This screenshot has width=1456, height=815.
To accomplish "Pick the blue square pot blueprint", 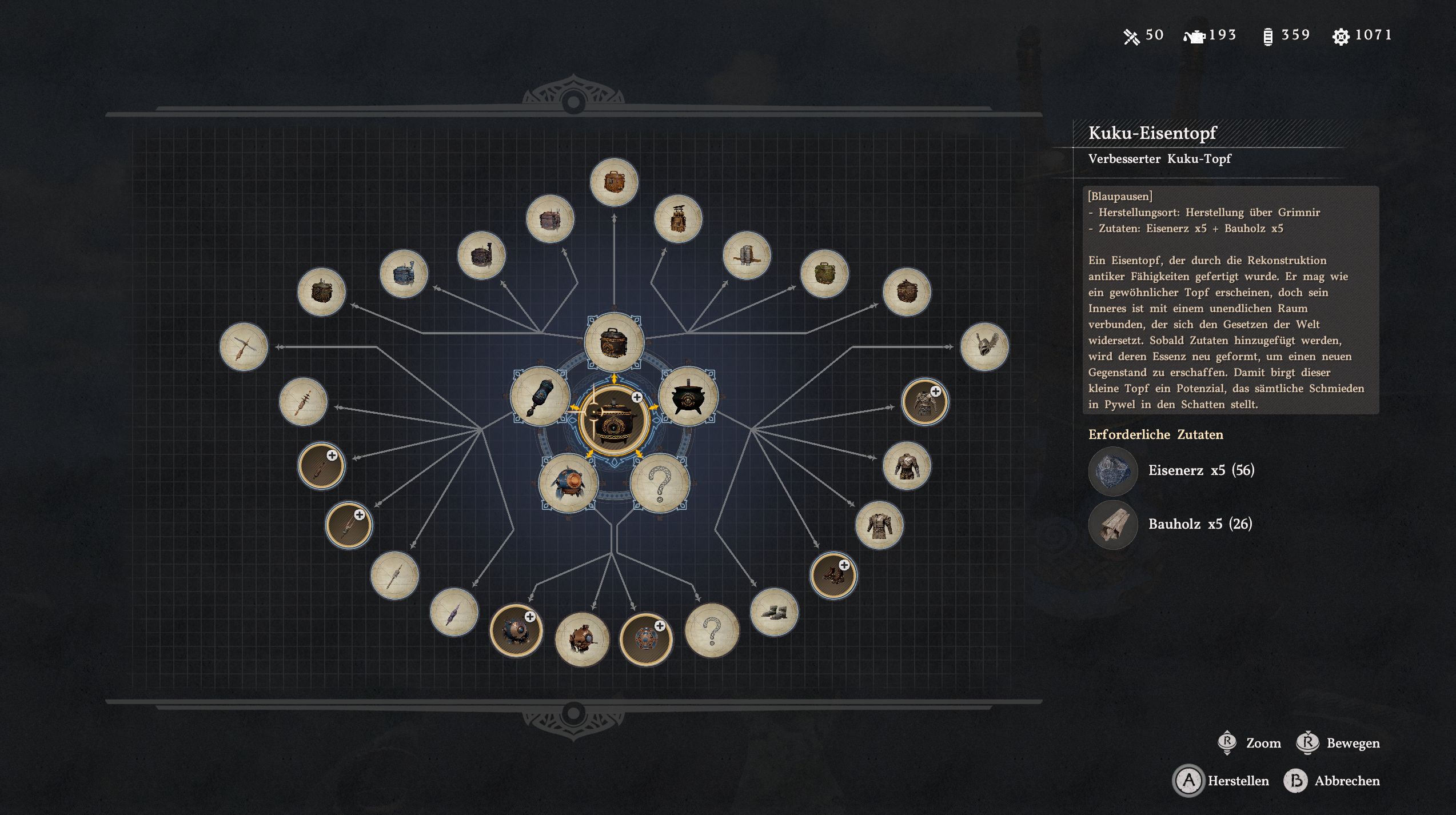I will click(x=404, y=274).
